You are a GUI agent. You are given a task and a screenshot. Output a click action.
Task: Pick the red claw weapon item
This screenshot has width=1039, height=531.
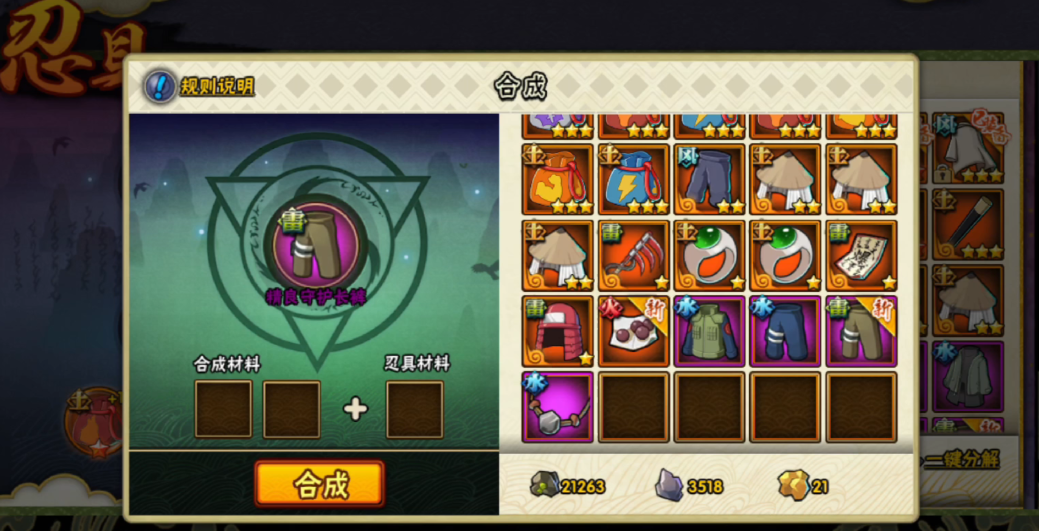click(633, 255)
